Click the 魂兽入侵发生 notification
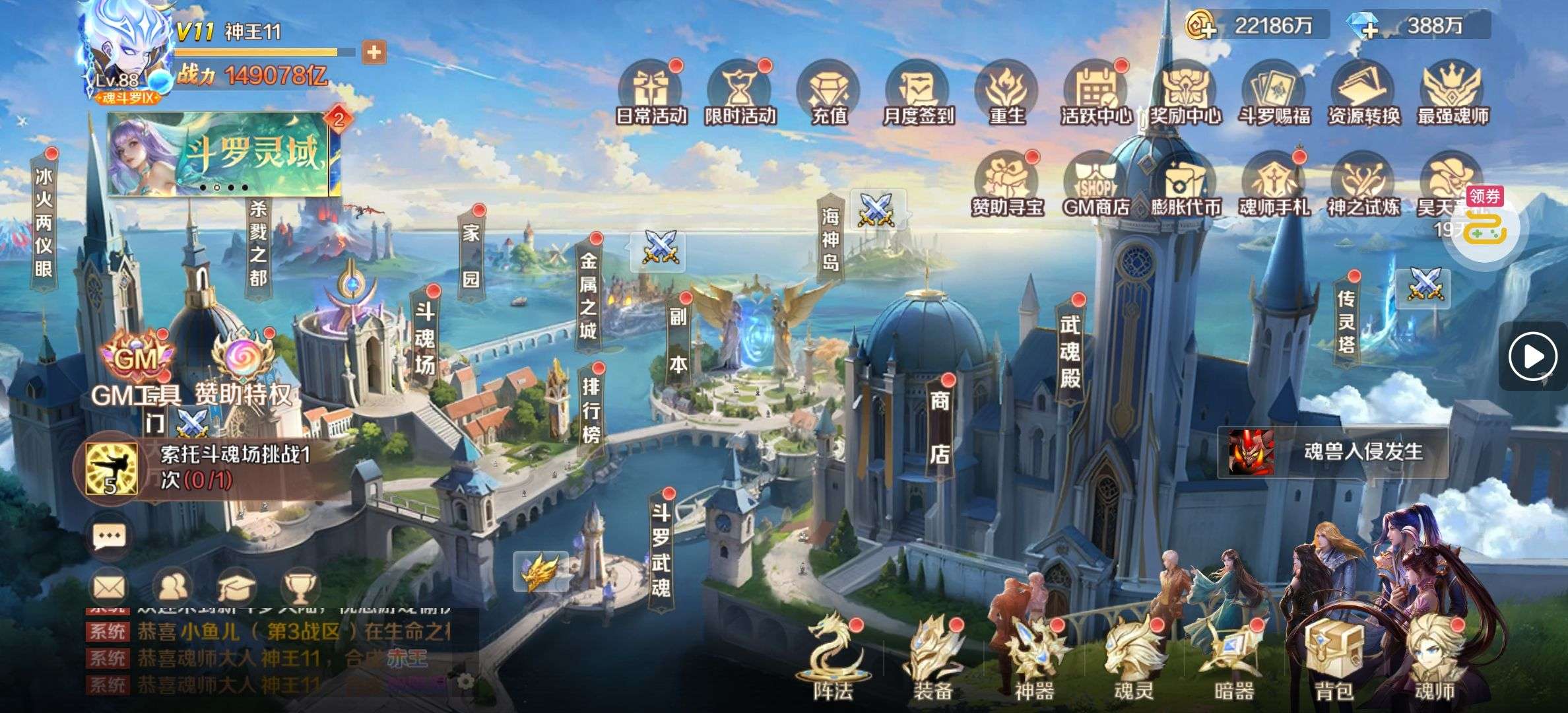 coord(1333,452)
